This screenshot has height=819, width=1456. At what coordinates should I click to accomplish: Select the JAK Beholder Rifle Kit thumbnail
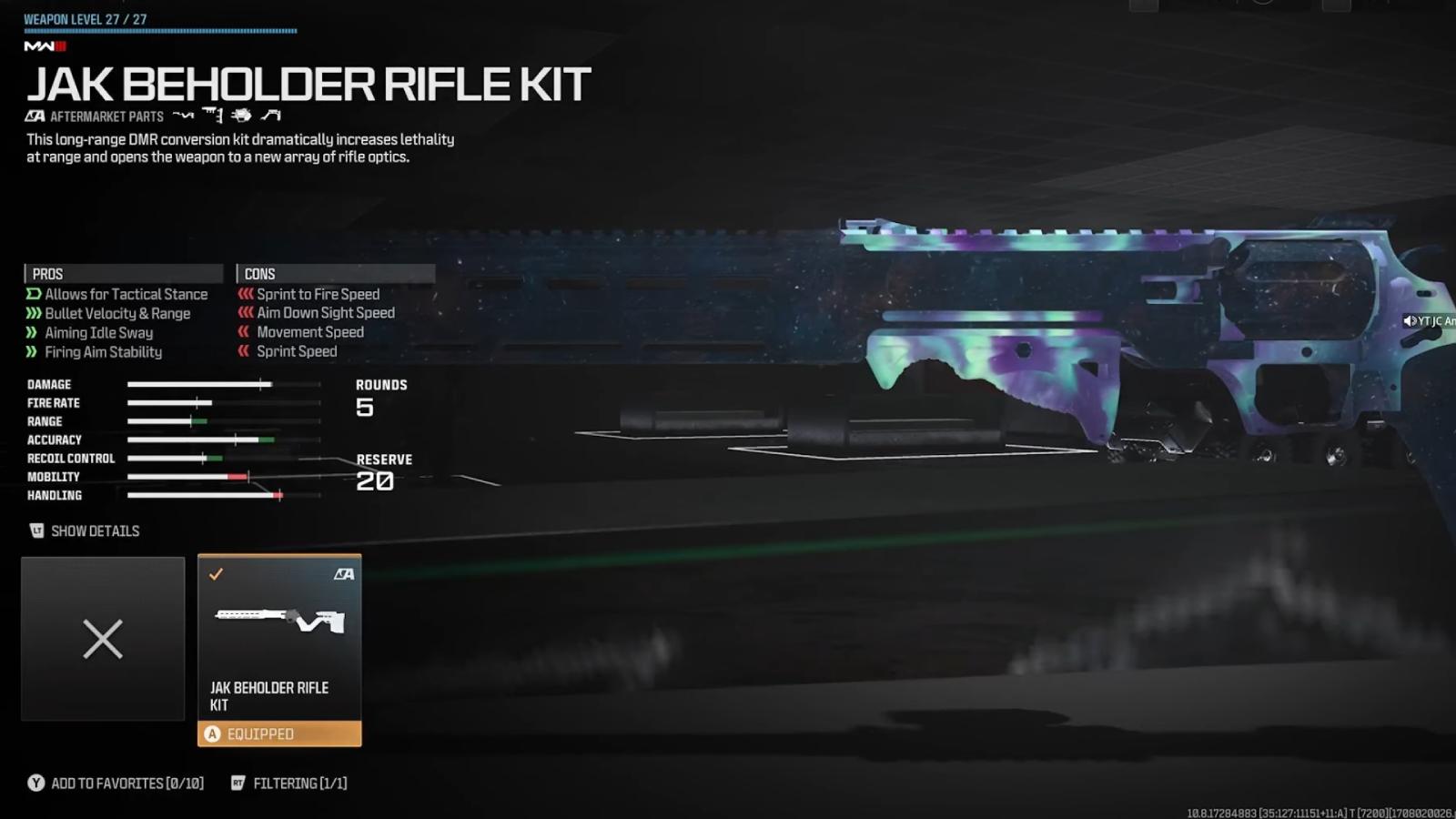point(279,619)
